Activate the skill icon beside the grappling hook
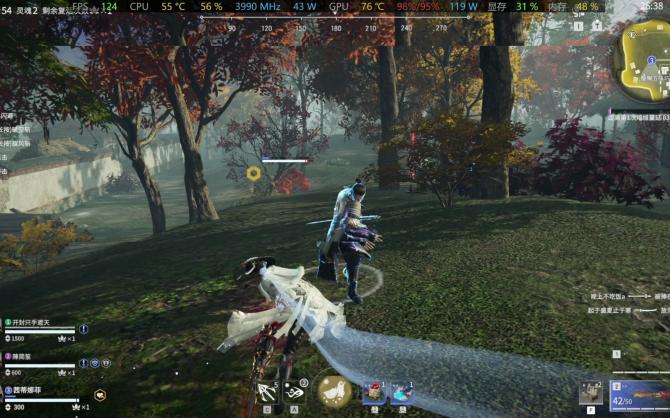Image resolution: width=670 pixels, height=418 pixels. click(297, 392)
